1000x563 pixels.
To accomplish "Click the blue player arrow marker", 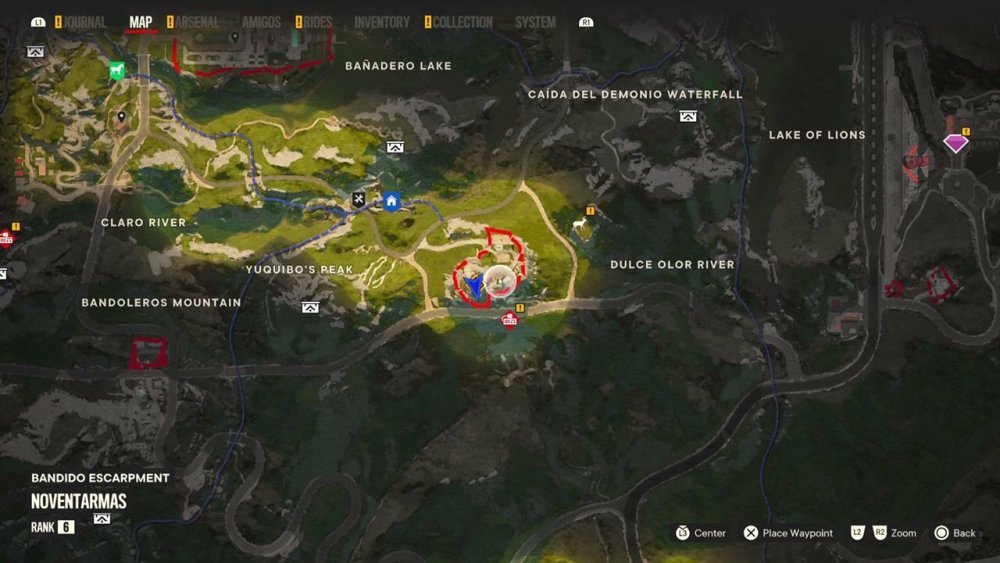I will click(x=475, y=287).
